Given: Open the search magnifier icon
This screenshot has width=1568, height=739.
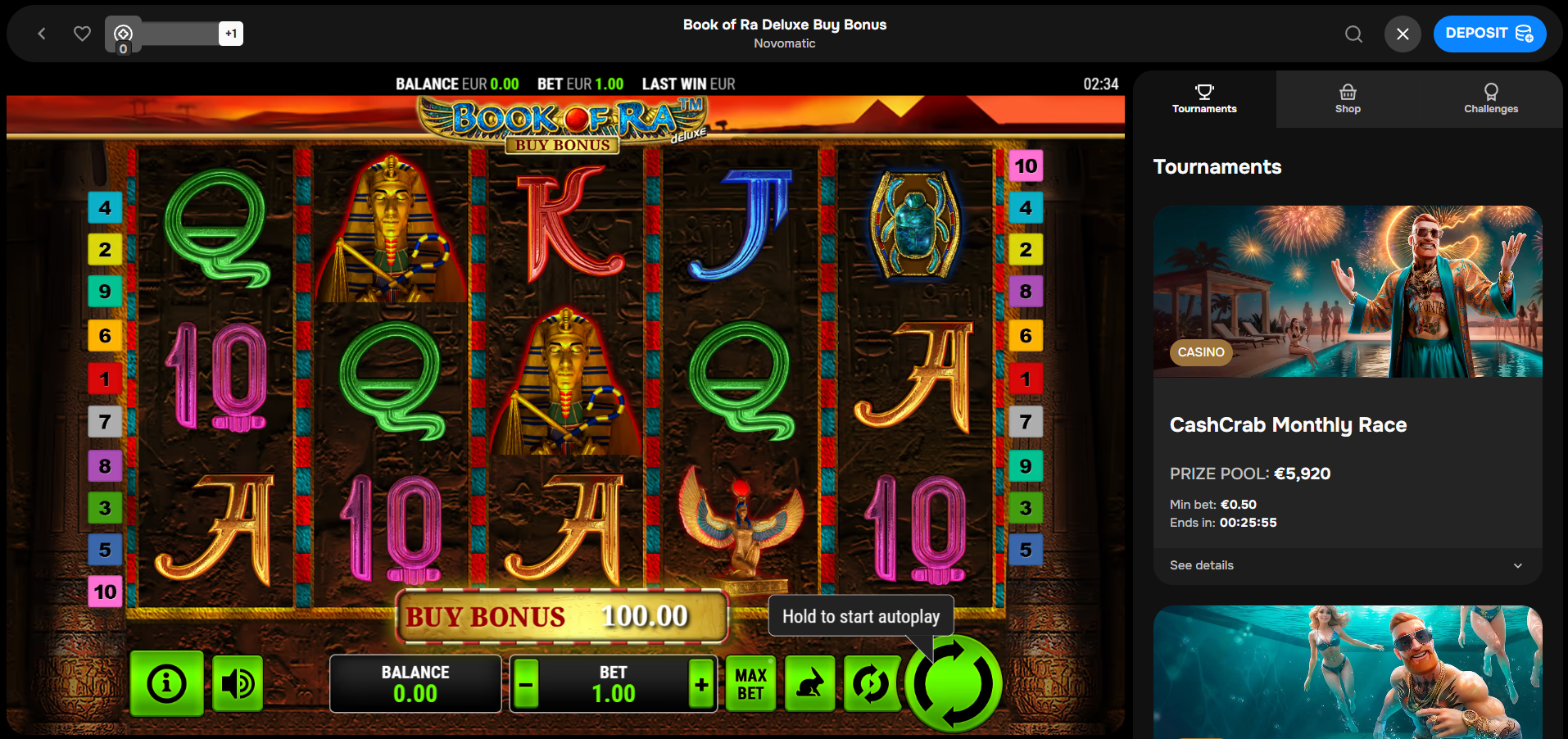Looking at the screenshot, I should click(x=1353, y=34).
